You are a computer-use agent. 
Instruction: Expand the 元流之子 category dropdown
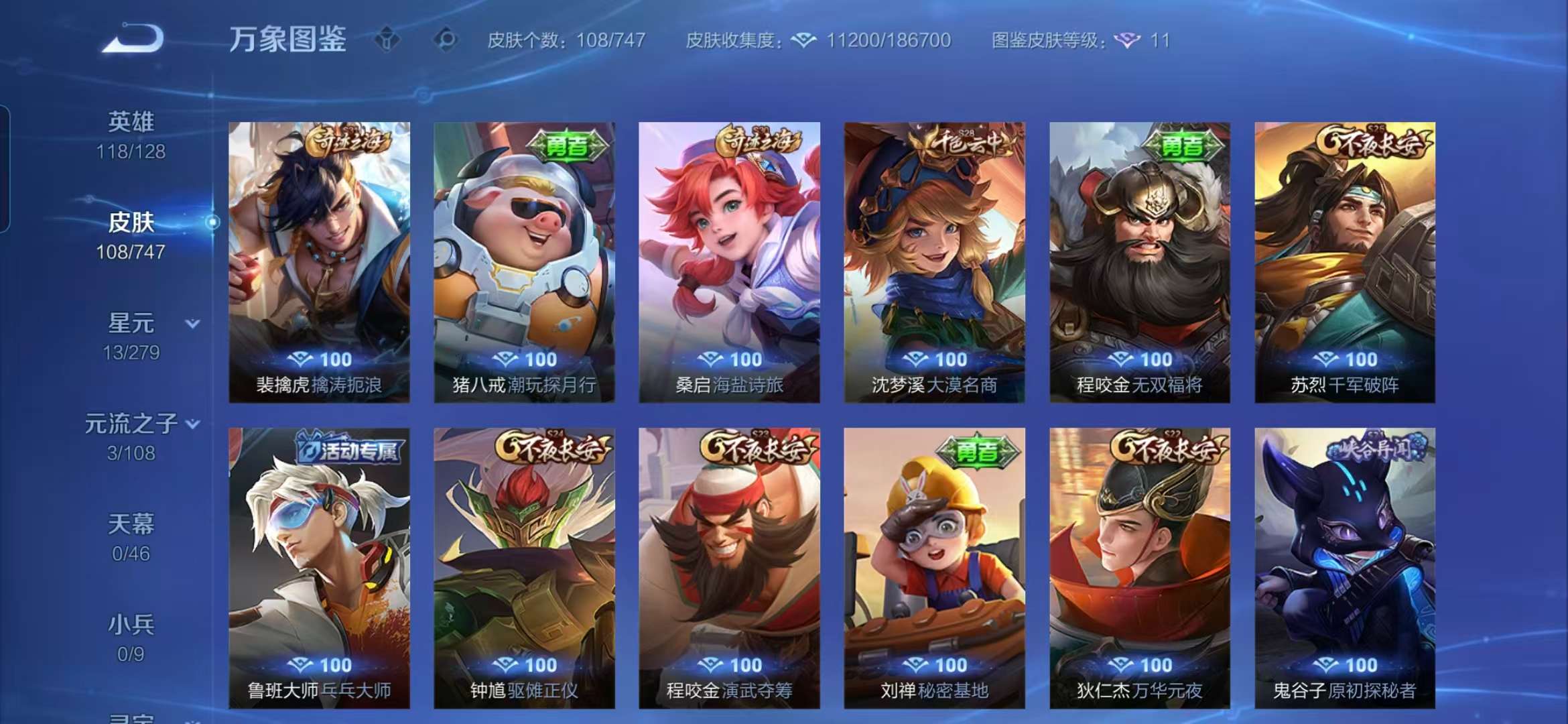tap(193, 424)
